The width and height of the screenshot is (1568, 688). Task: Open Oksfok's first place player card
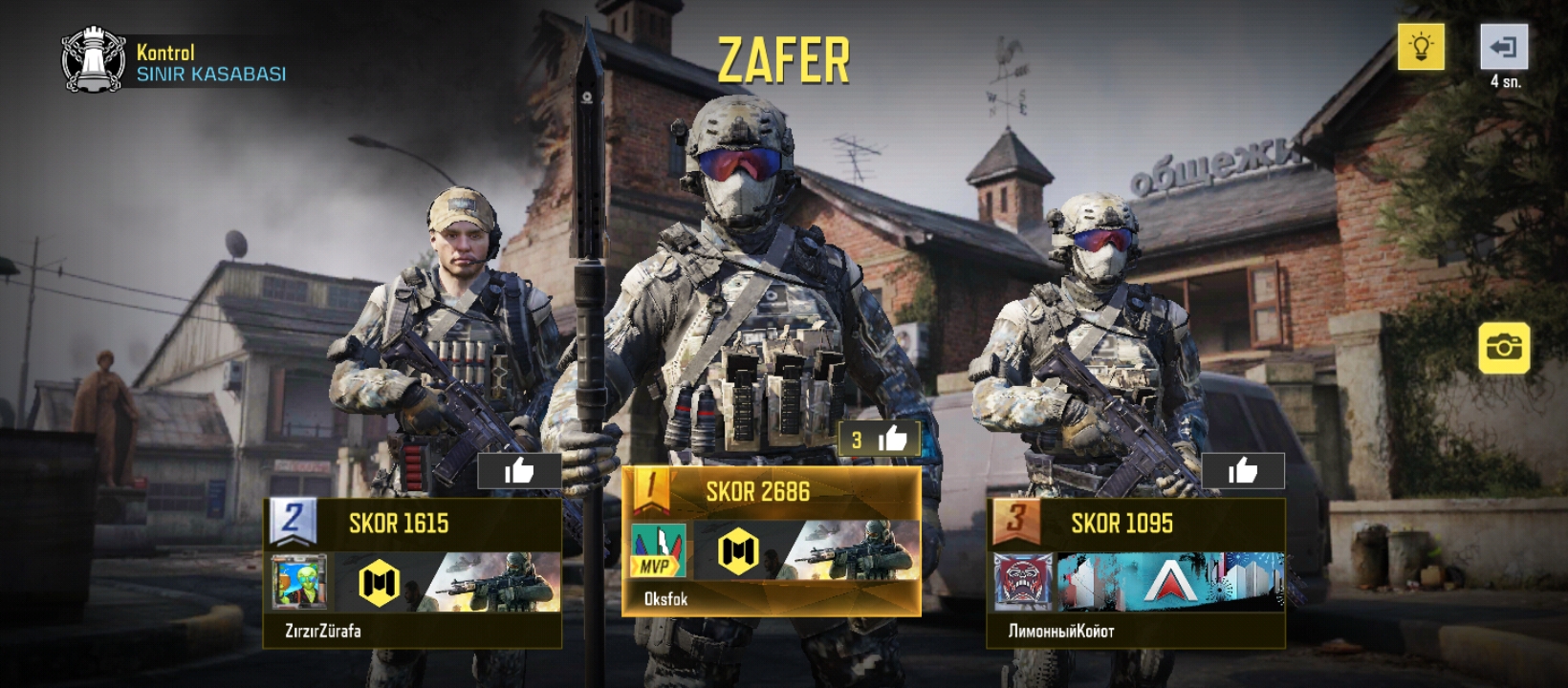[771, 541]
